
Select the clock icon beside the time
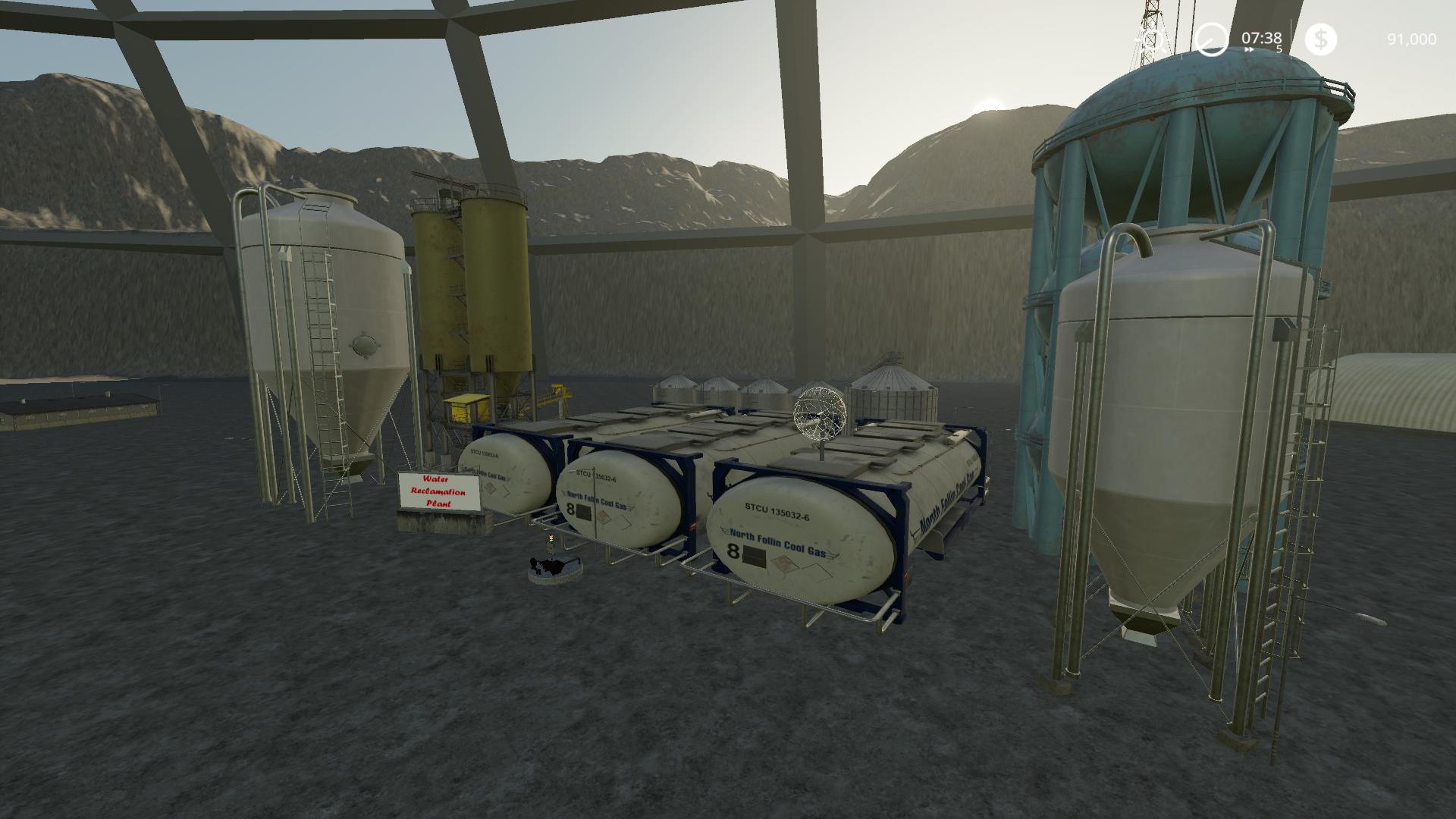click(x=1211, y=39)
